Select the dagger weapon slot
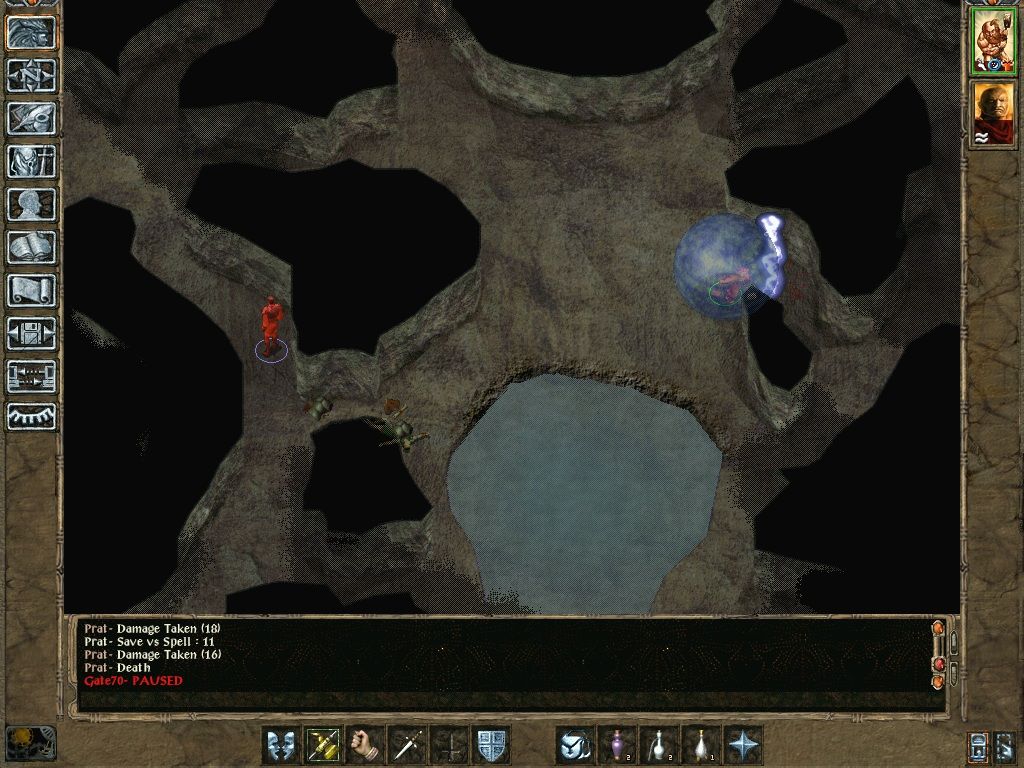1024x768 pixels. (407, 745)
